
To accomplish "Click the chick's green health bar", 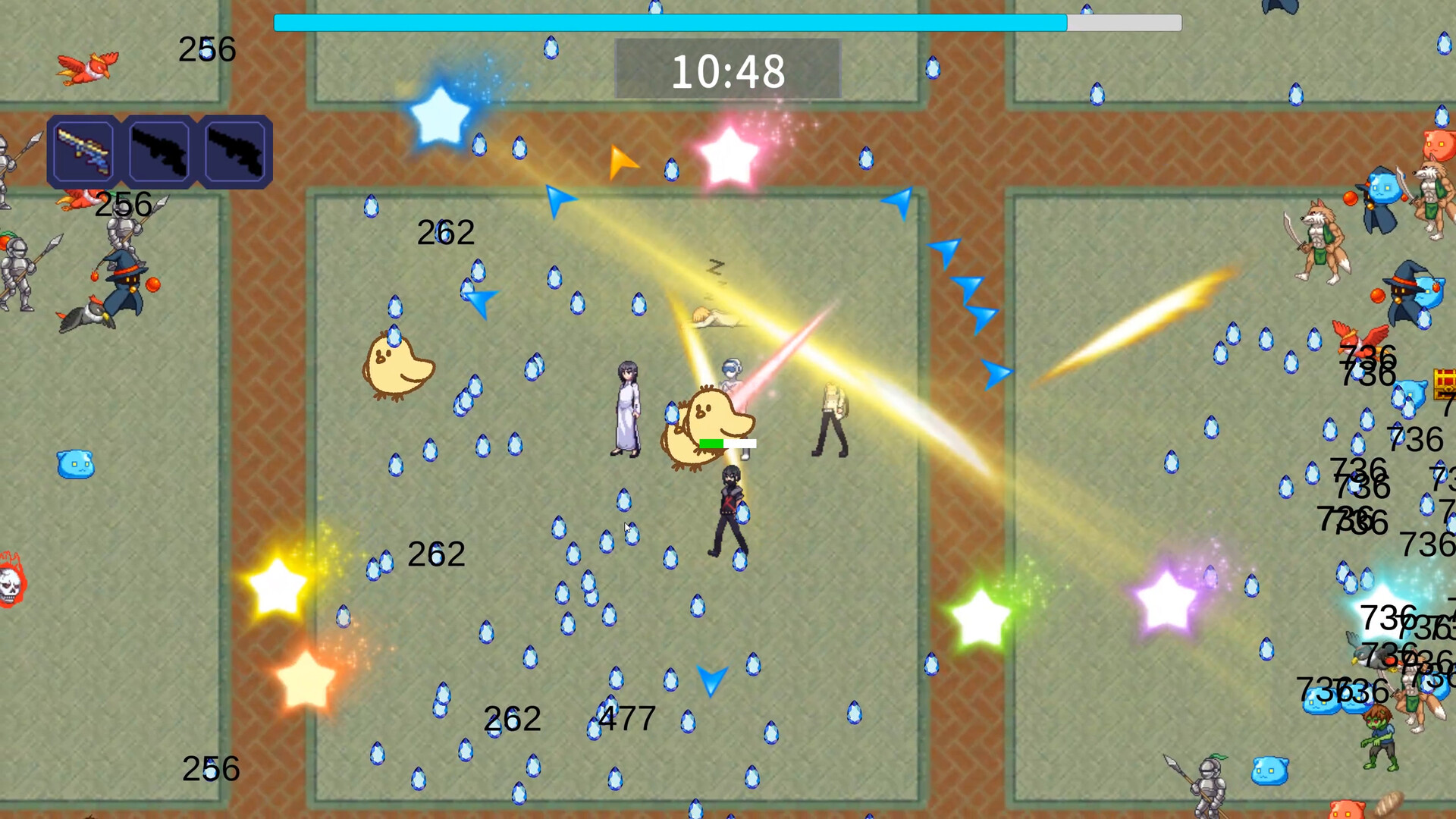I will pos(711,441).
